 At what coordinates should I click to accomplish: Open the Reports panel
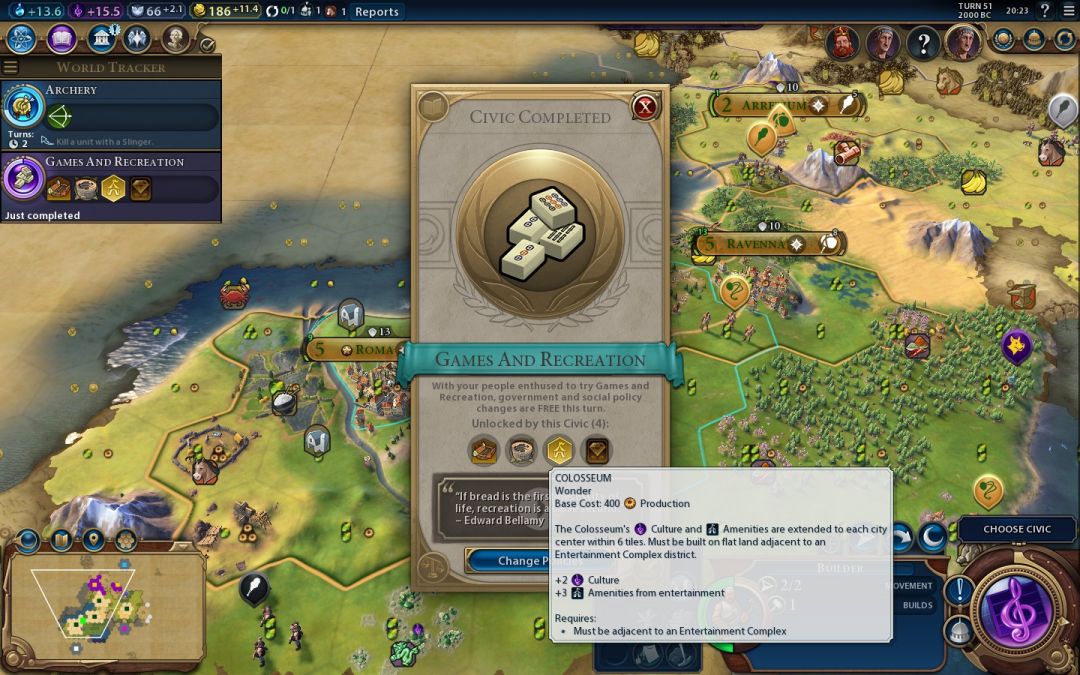377,12
